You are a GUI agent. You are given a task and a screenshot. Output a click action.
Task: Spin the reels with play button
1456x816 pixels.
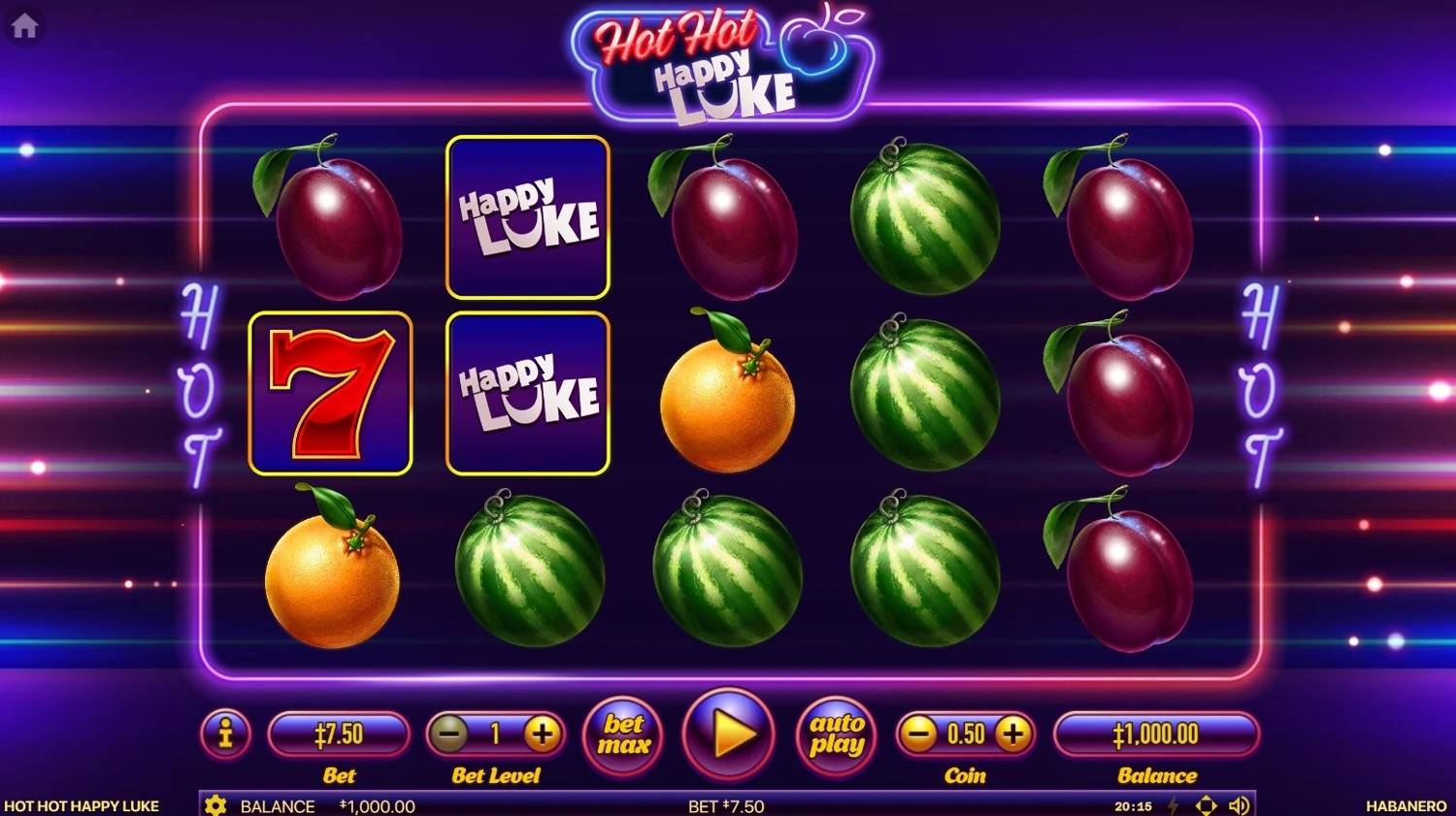point(730,734)
